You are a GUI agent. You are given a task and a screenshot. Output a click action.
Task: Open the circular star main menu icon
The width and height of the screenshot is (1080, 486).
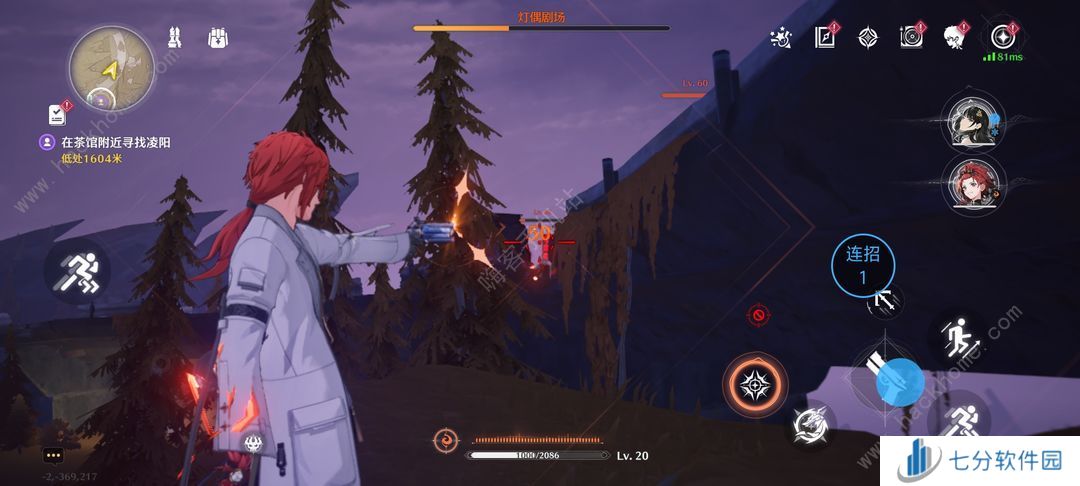point(1001,38)
